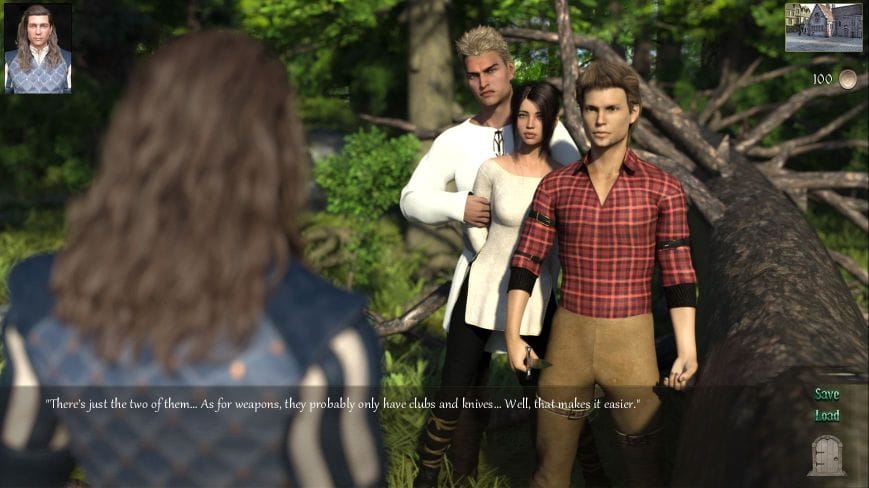Image resolution: width=869 pixels, height=488 pixels.
Task: Click the Save button
Action: pos(826,394)
